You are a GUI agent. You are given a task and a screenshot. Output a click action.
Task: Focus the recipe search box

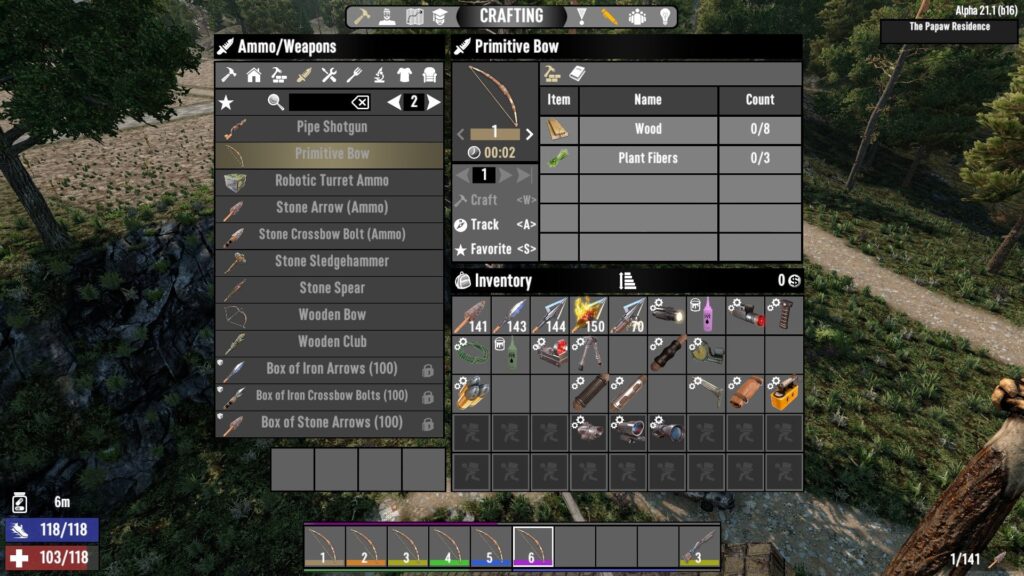pyautogui.click(x=318, y=102)
